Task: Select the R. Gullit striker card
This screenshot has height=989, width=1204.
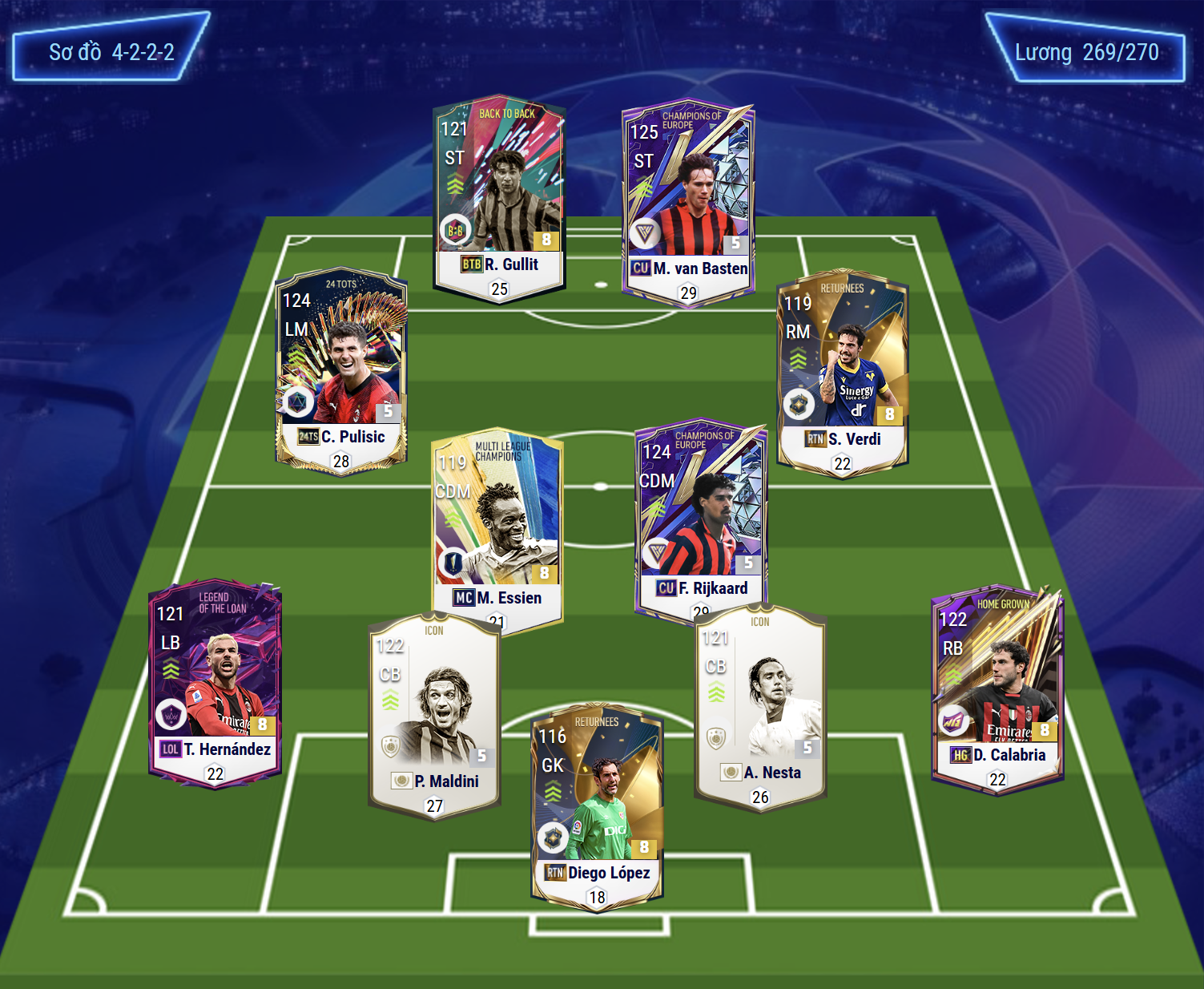Action: (499, 196)
